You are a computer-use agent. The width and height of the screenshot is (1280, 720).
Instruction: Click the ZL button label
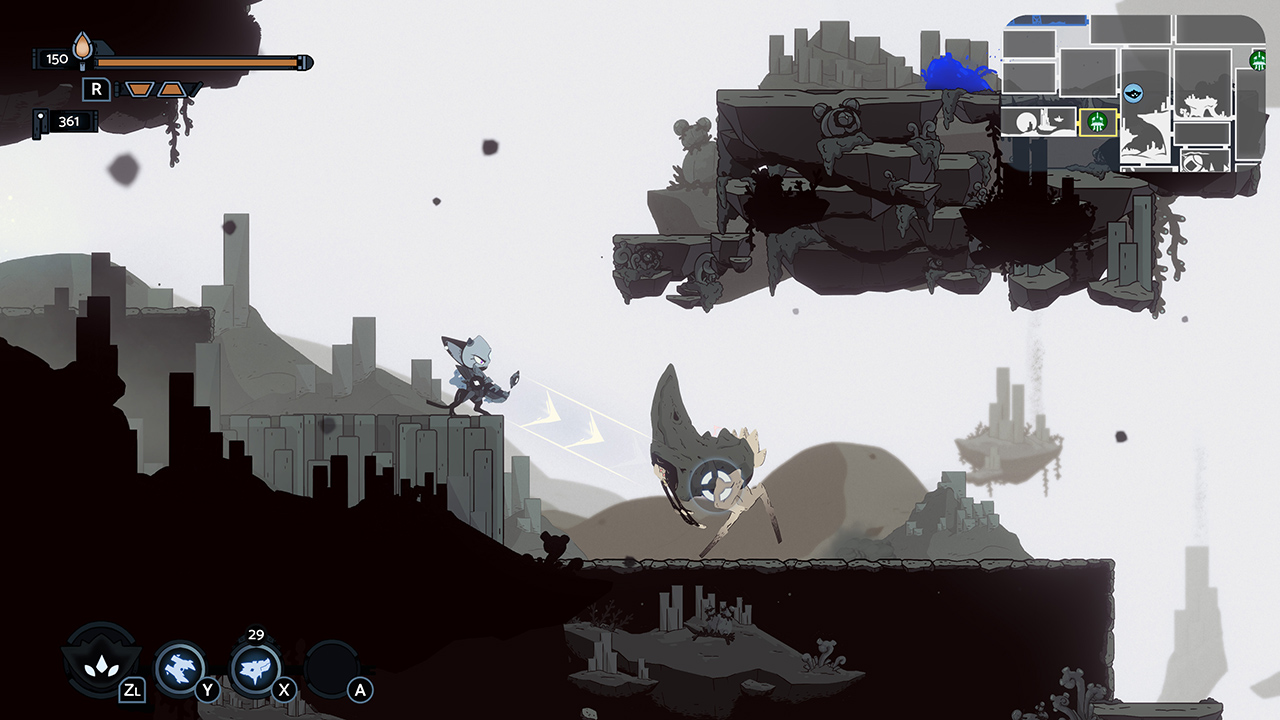coord(134,689)
